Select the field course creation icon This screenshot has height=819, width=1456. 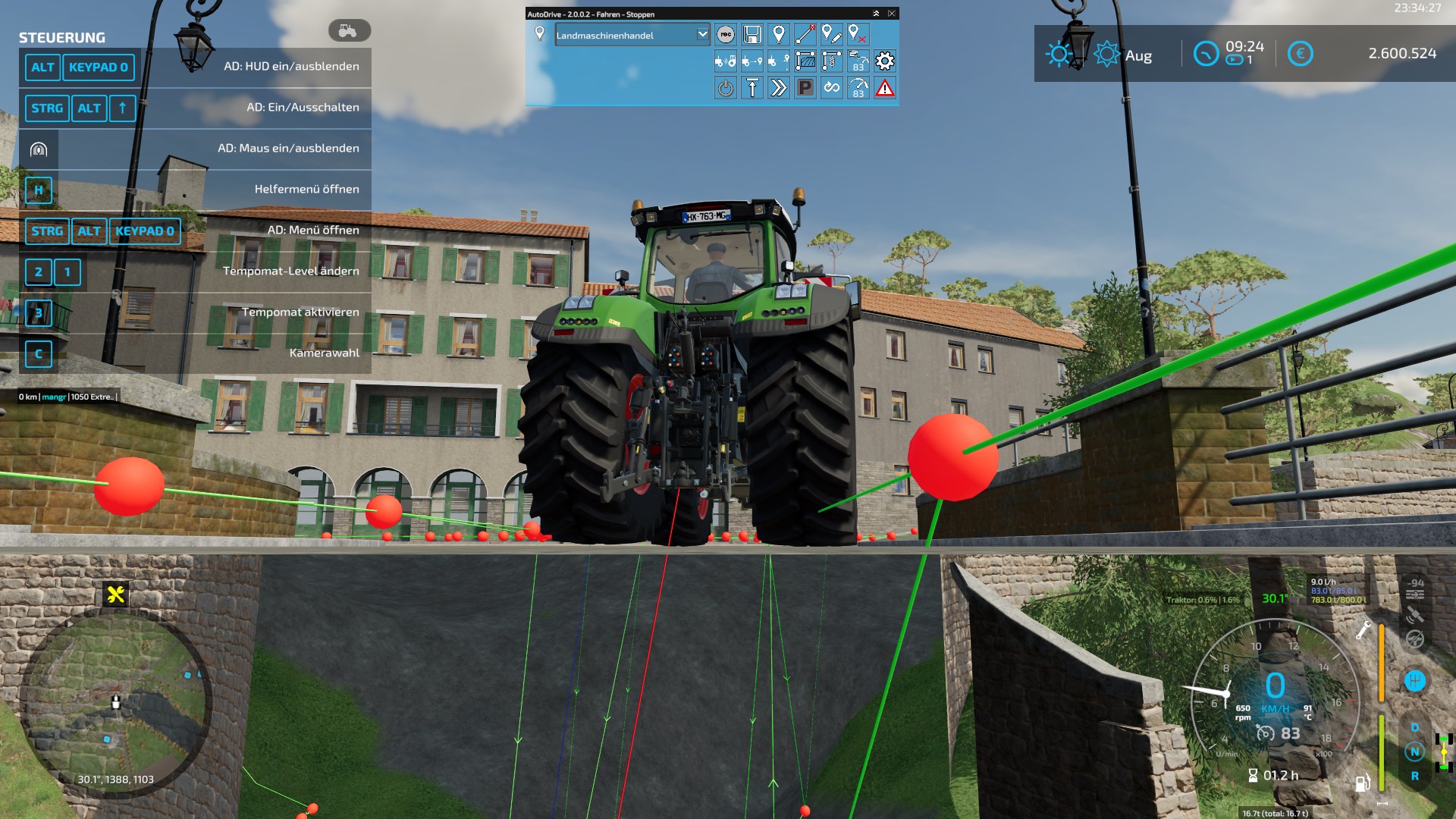click(805, 62)
